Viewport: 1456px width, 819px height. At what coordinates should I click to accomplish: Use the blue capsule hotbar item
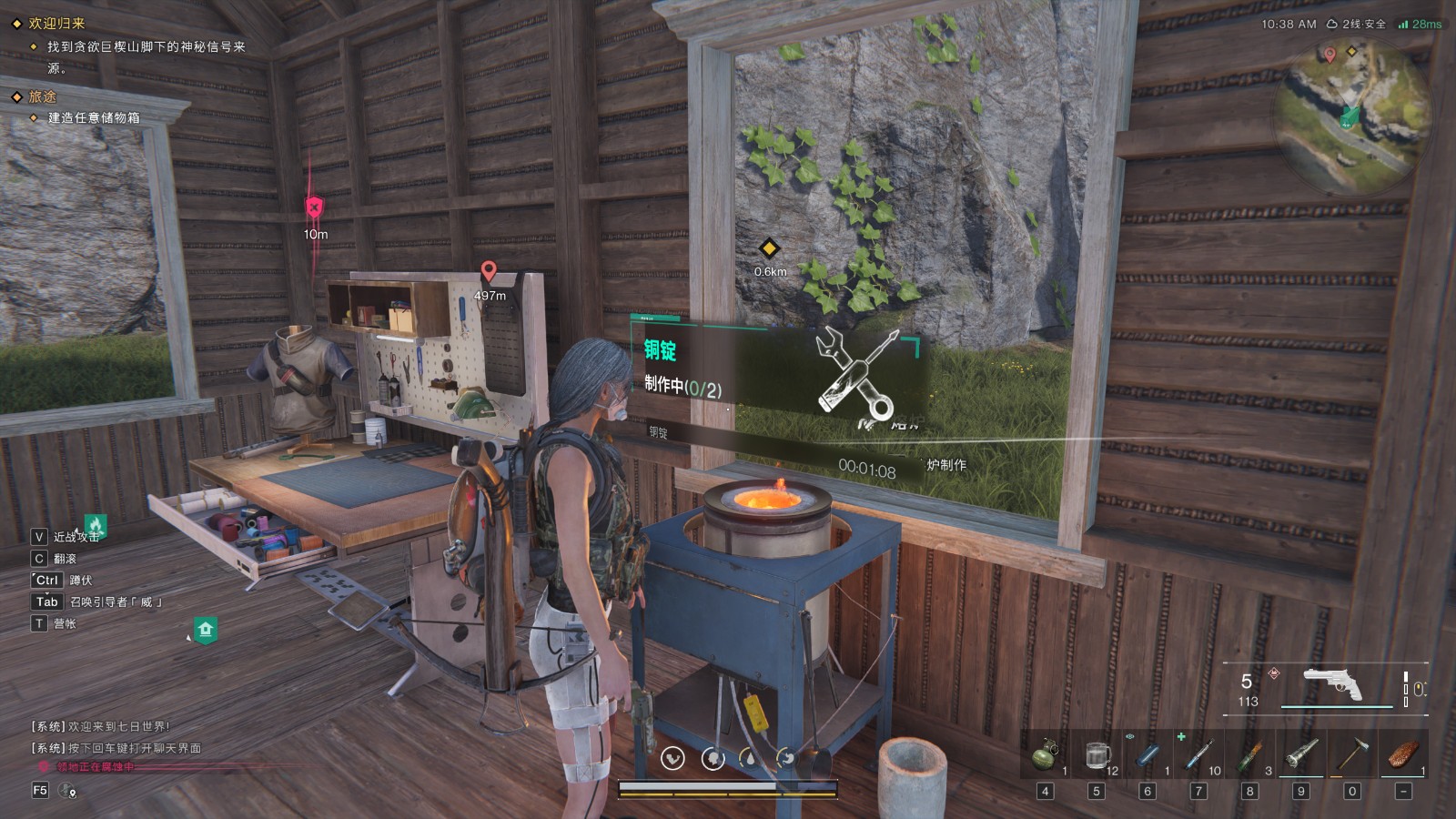(1148, 755)
